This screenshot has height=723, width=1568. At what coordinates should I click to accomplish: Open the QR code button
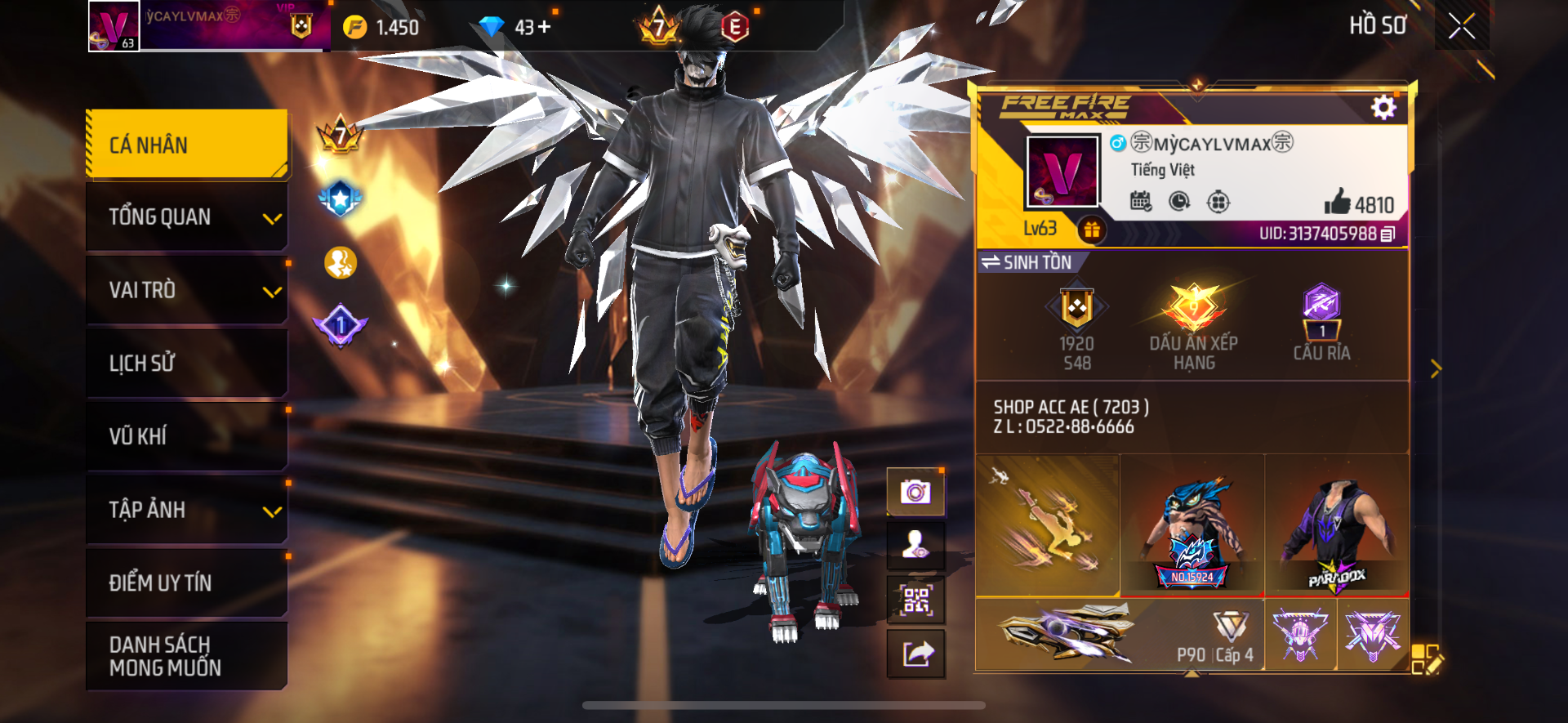tap(915, 600)
